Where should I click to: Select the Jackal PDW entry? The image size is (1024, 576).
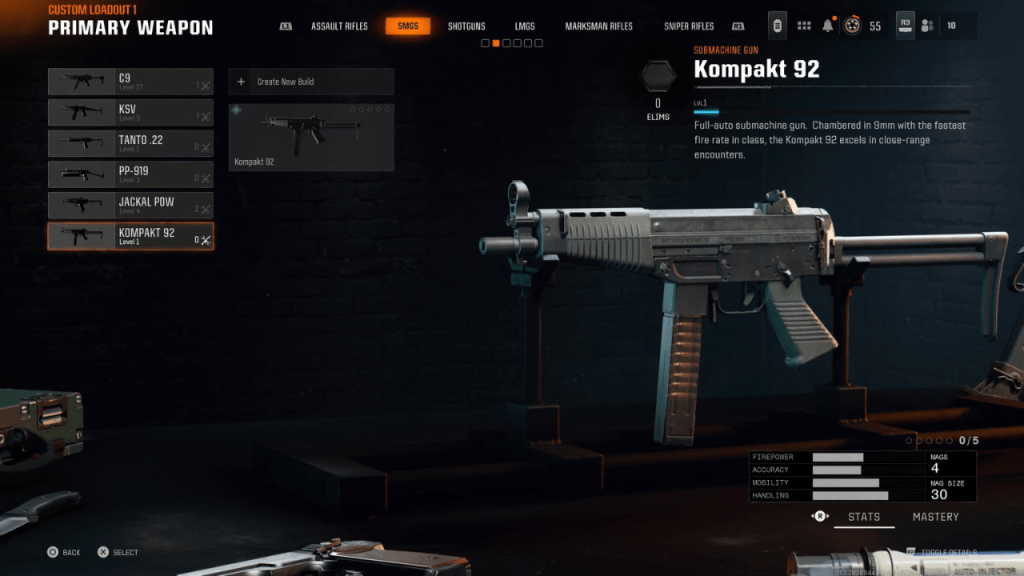[x=130, y=205]
